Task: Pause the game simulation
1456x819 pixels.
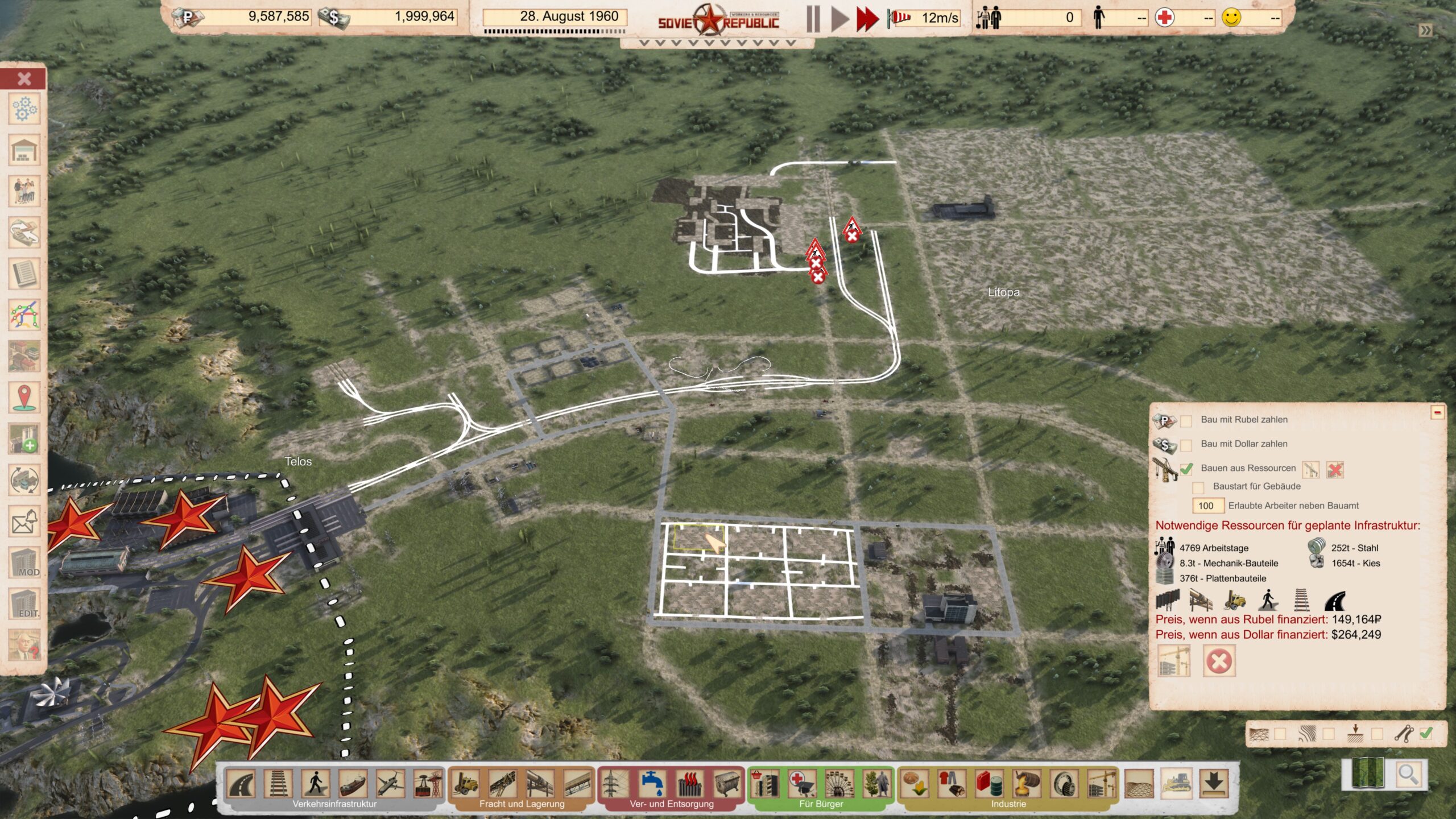Action: point(813,19)
